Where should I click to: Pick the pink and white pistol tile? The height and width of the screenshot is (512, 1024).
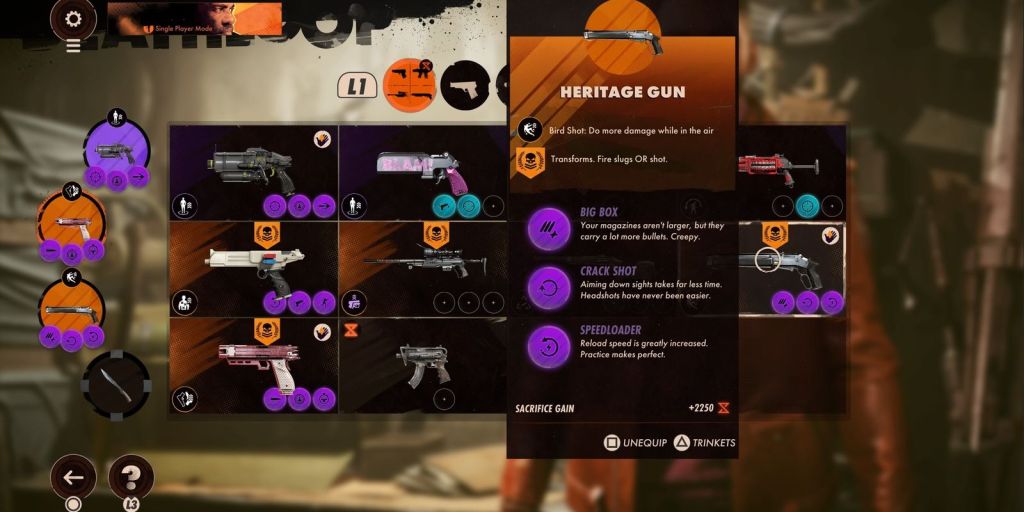click(252, 365)
